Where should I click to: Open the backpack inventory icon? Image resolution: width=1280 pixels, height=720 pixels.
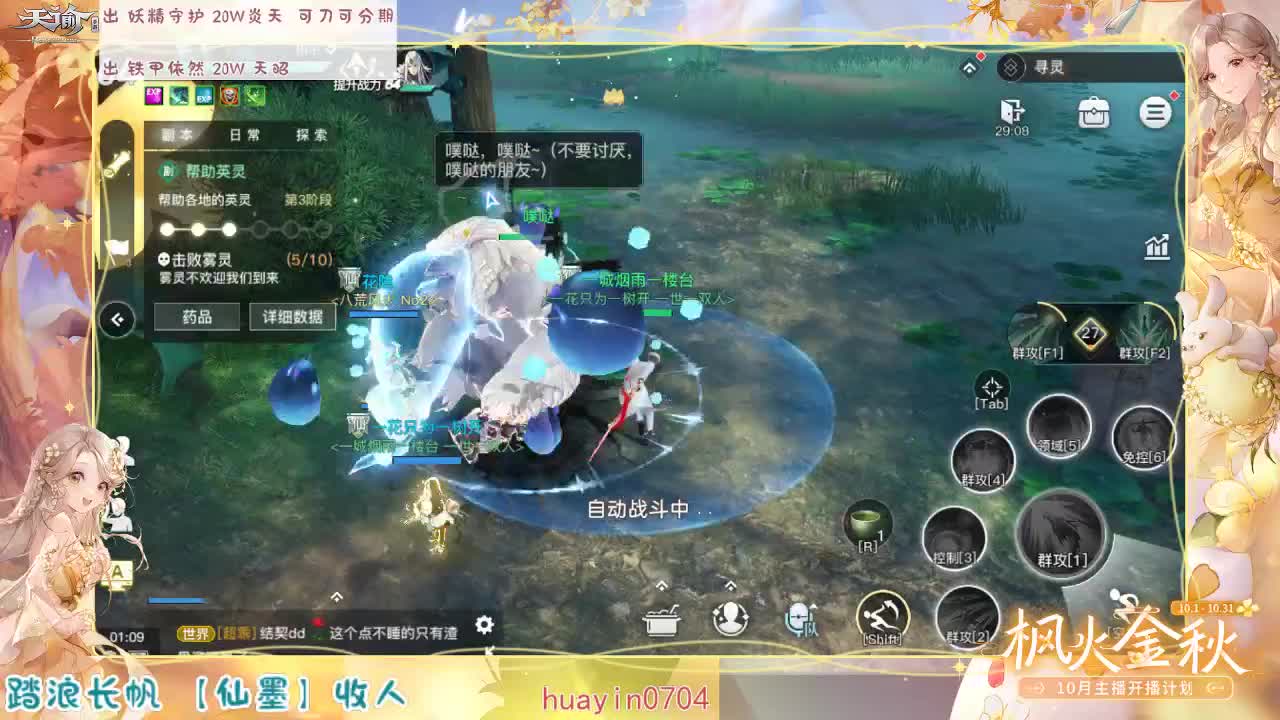click(x=1092, y=113)
